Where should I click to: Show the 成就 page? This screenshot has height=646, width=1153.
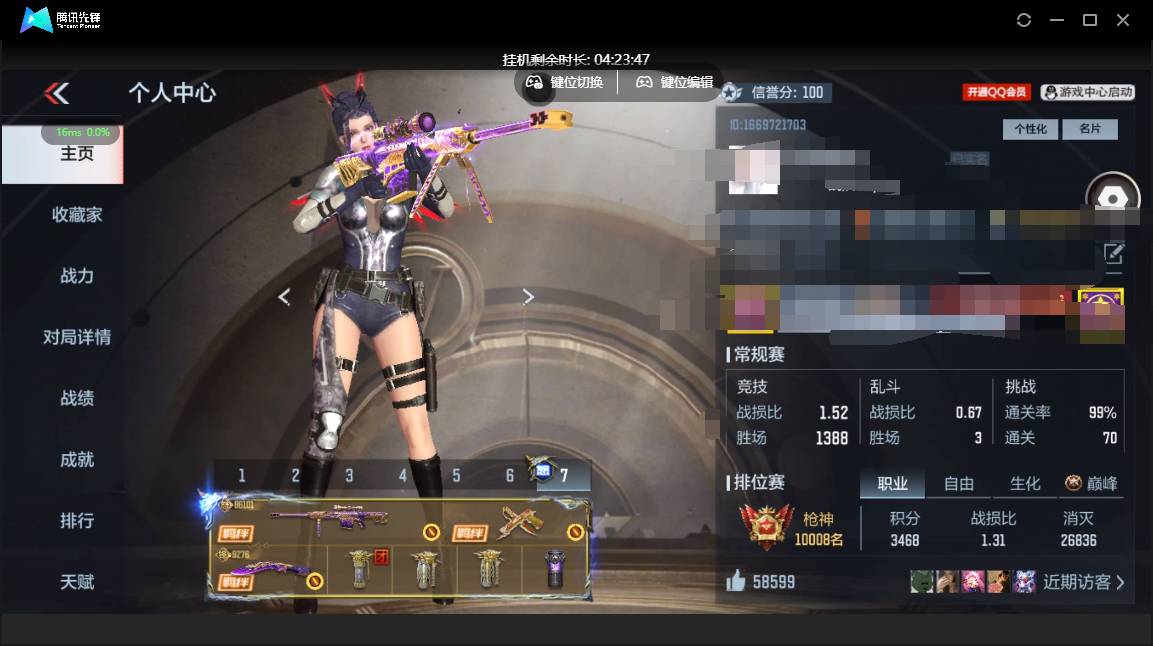pyautogui.click(x=77, y=459)
